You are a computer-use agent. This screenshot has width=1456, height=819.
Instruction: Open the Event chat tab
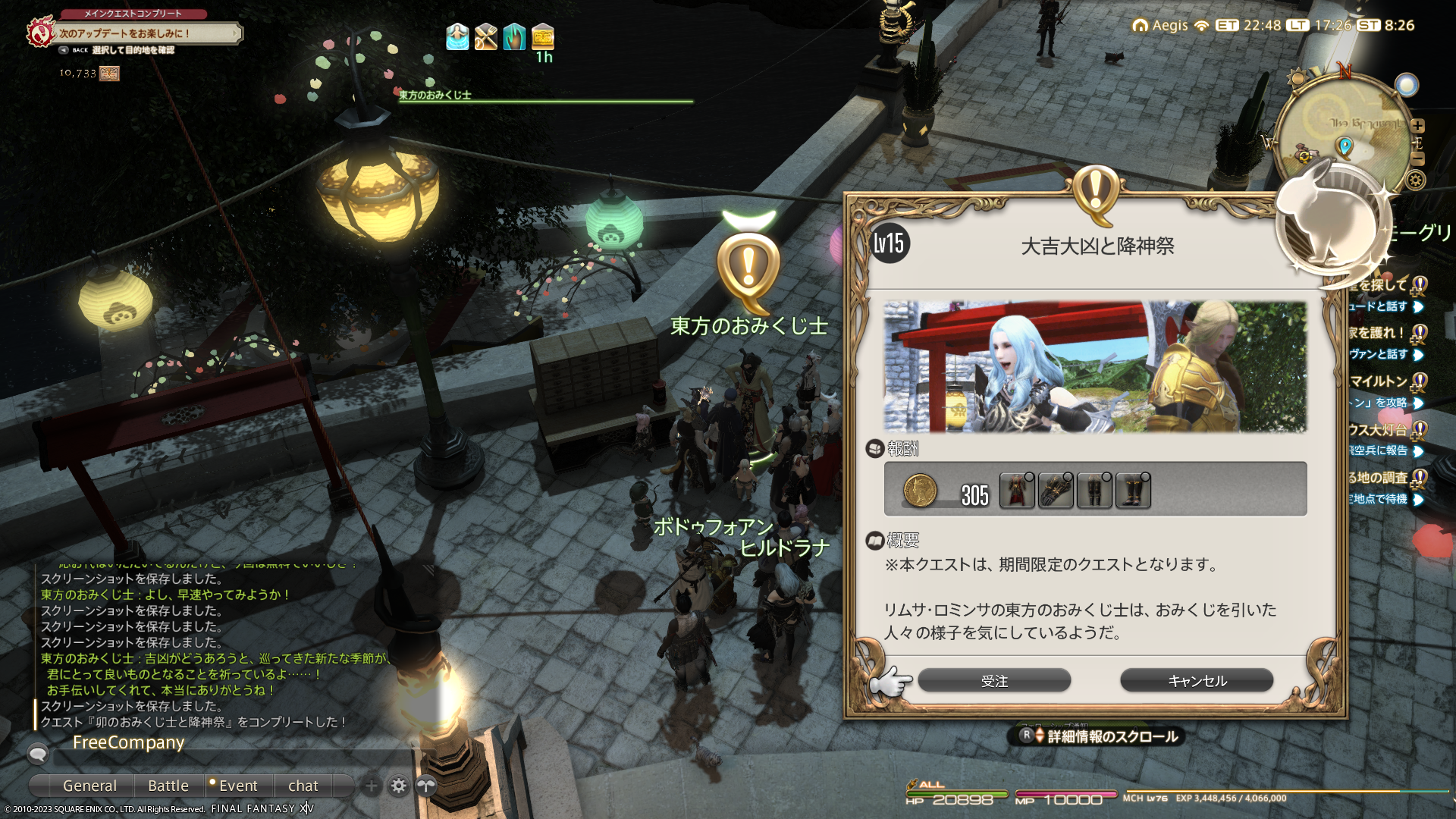[238, 786]
